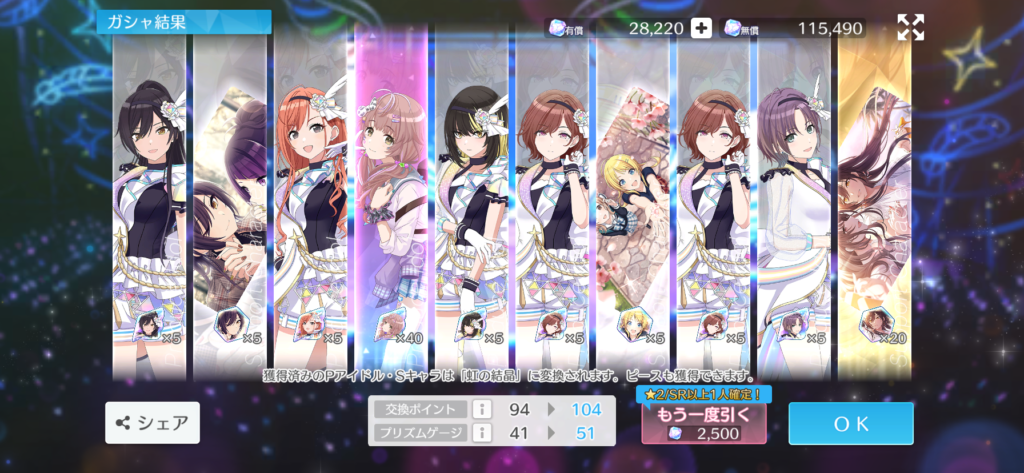Screen dimensions: 1024x473
Task: Add paid jewels with the plus button
Action: pos(702,28)
